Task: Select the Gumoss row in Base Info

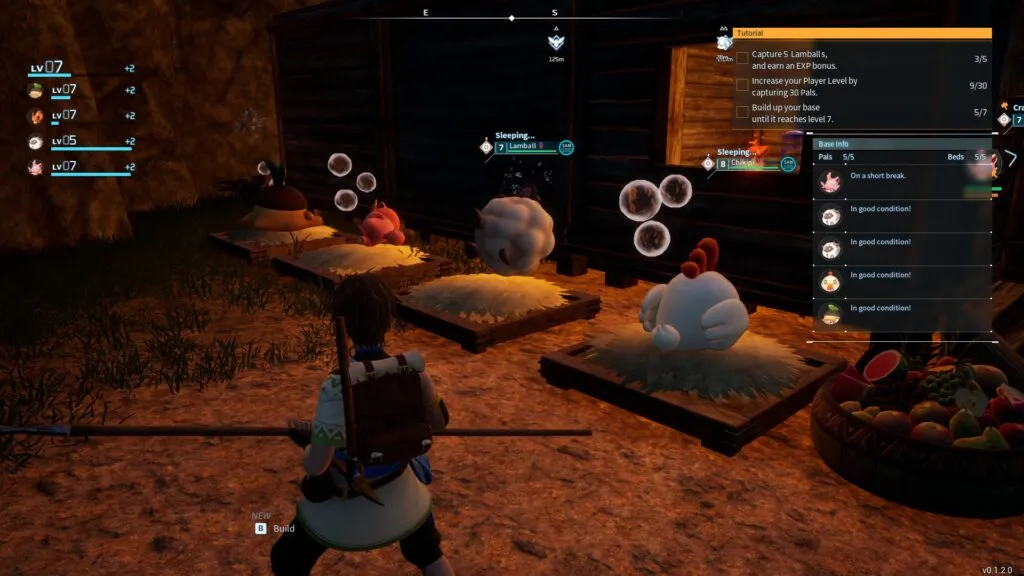Action: tap(900, 313)
